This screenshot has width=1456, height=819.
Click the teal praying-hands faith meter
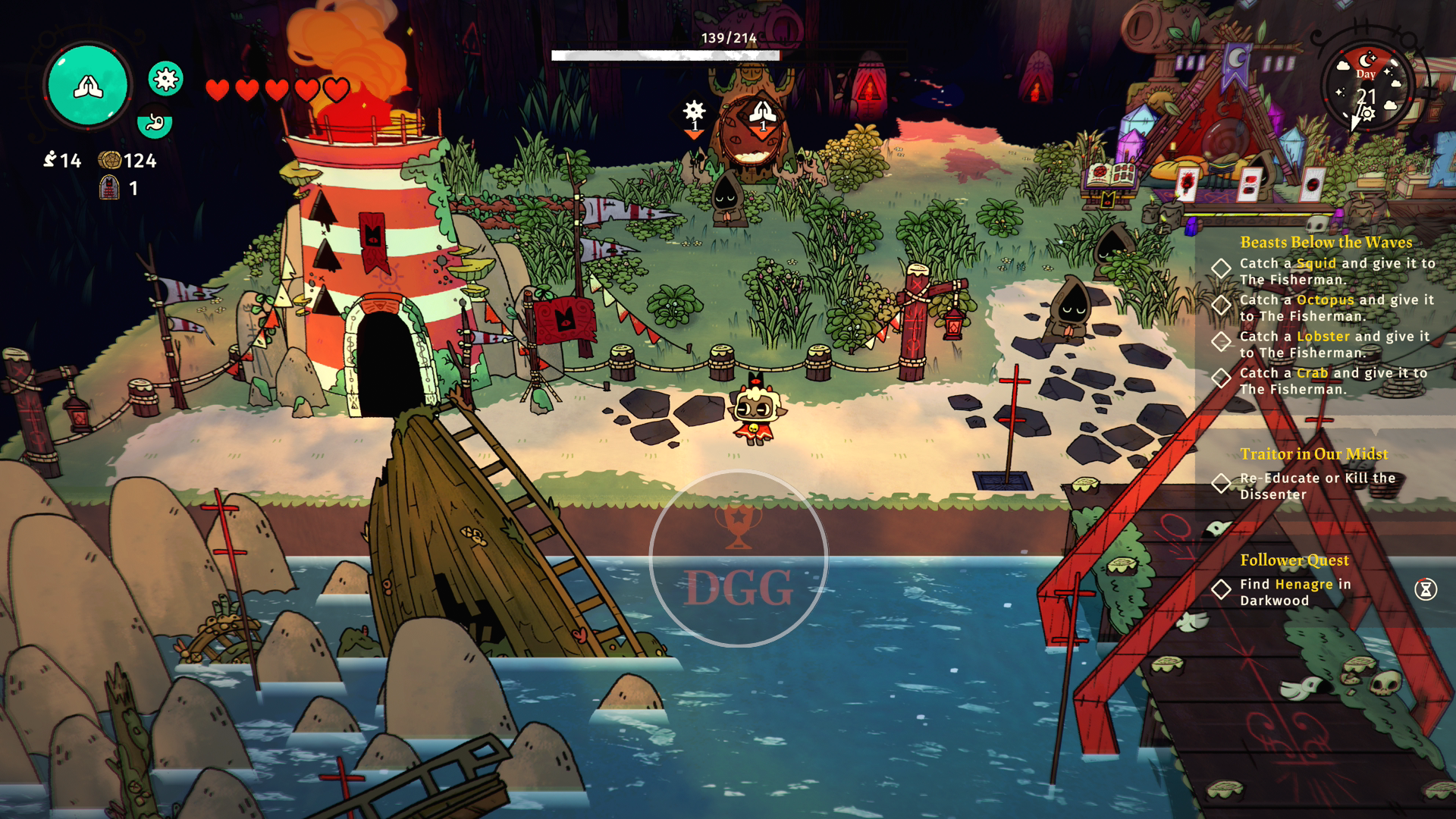point(88,85)
